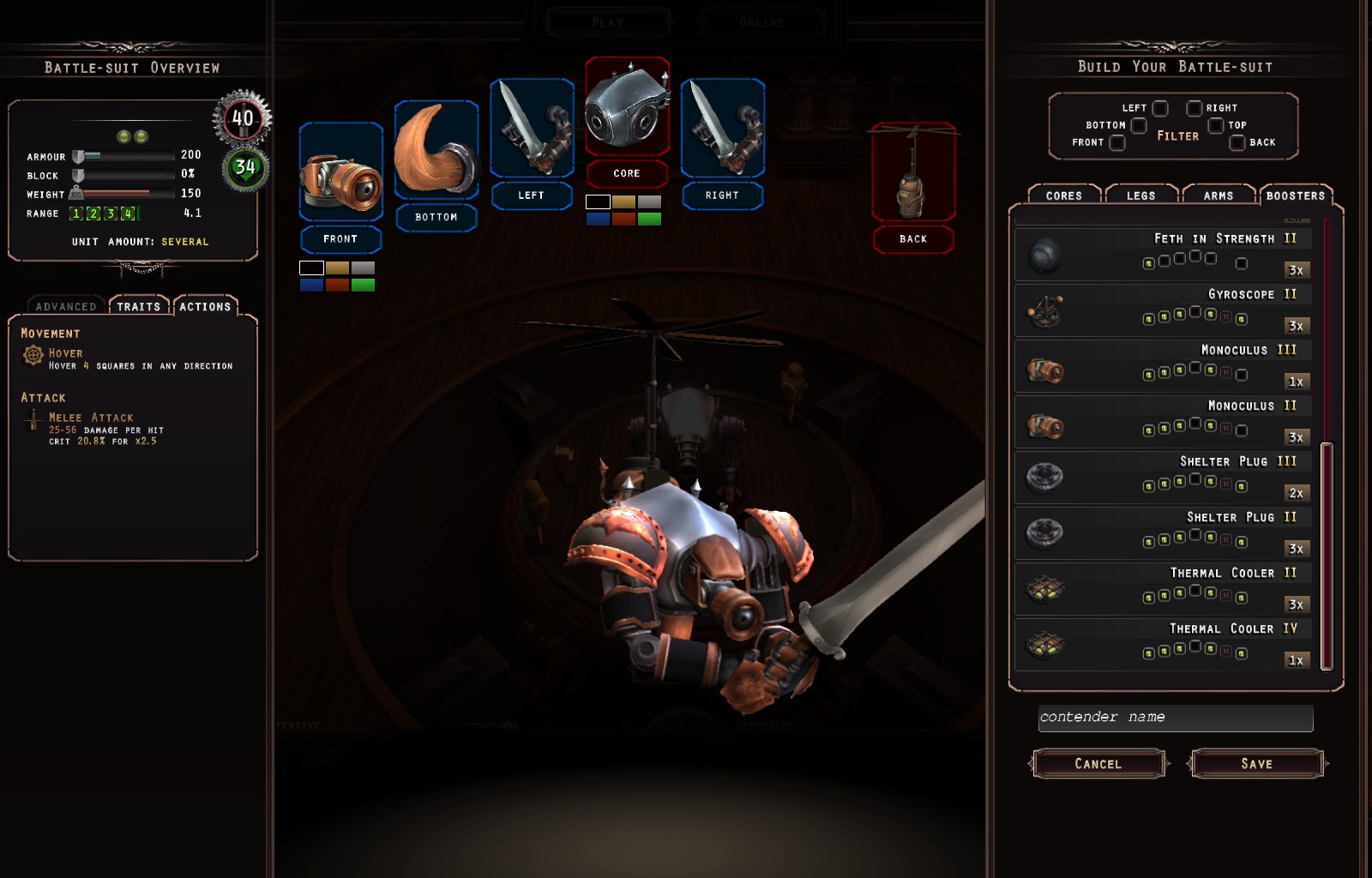Click the contender name text field
This screenshot has width=1372, height=878.
[x=1175, y=718]
